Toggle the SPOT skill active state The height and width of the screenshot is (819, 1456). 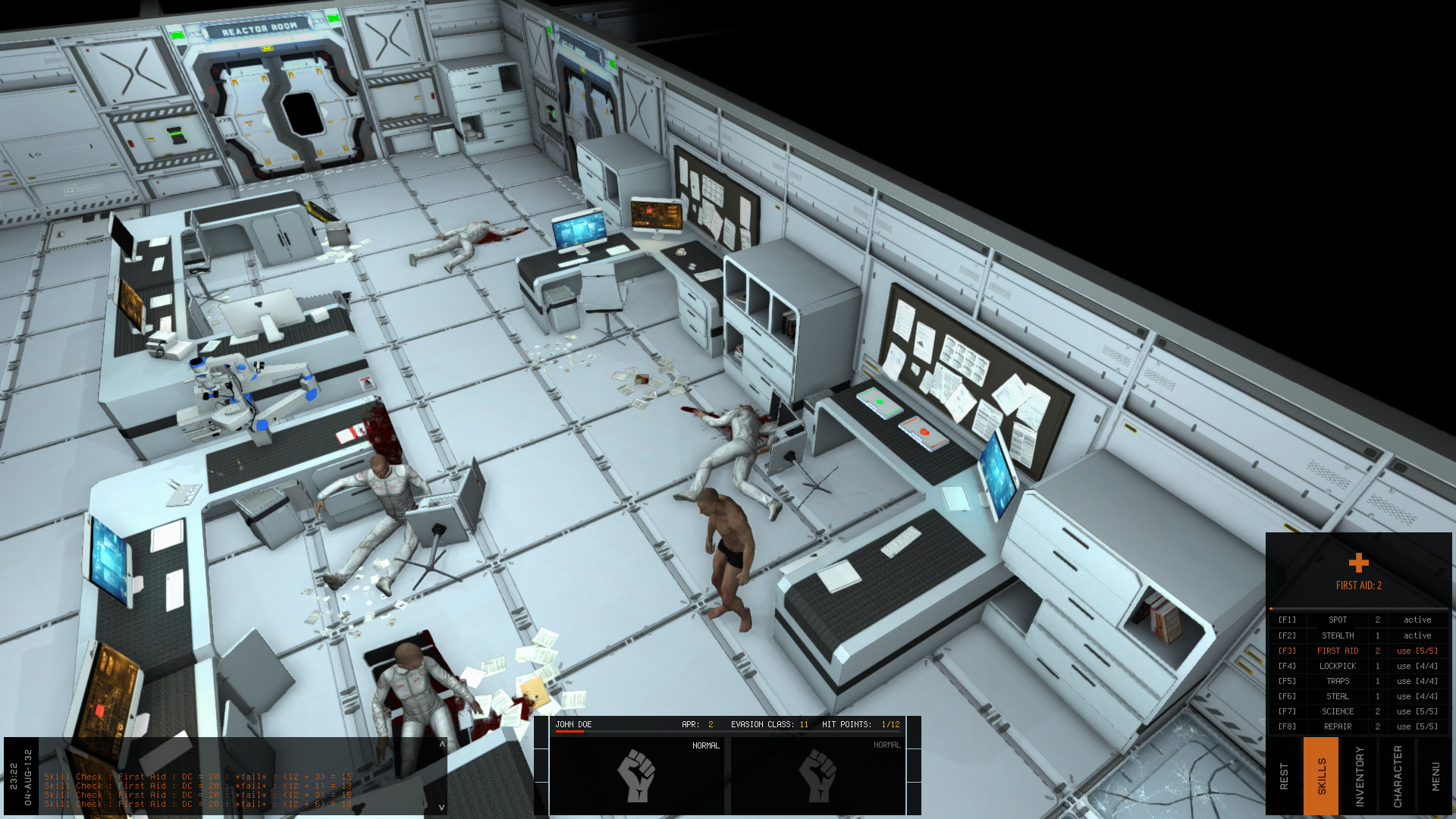[x=1417, y=620]
